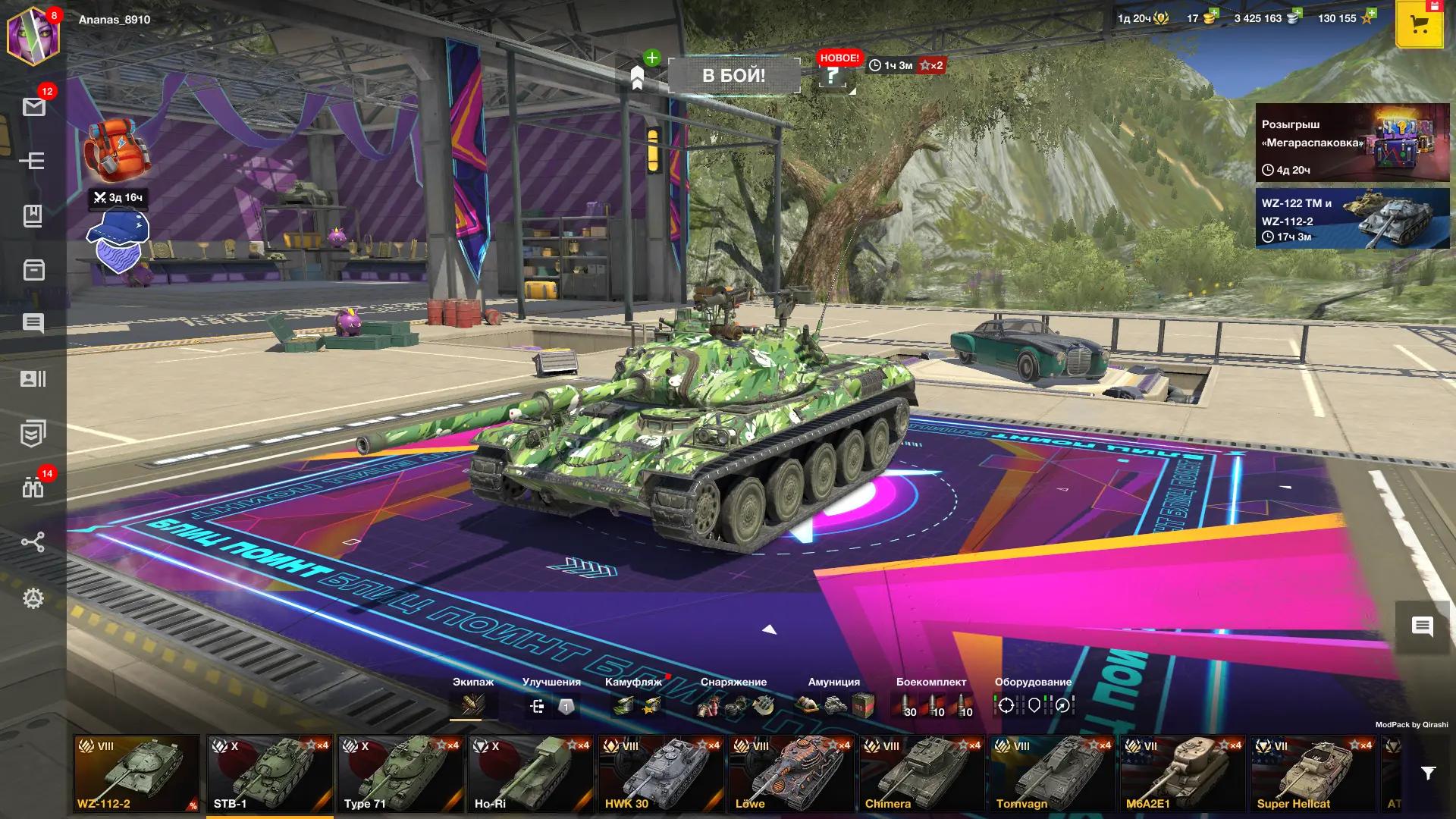The width and height of the screenshot is (1456, 819).
Task: Open the Розыгрыш «Мегараспаковка» event banner
Action: (x=1352, y=143)
